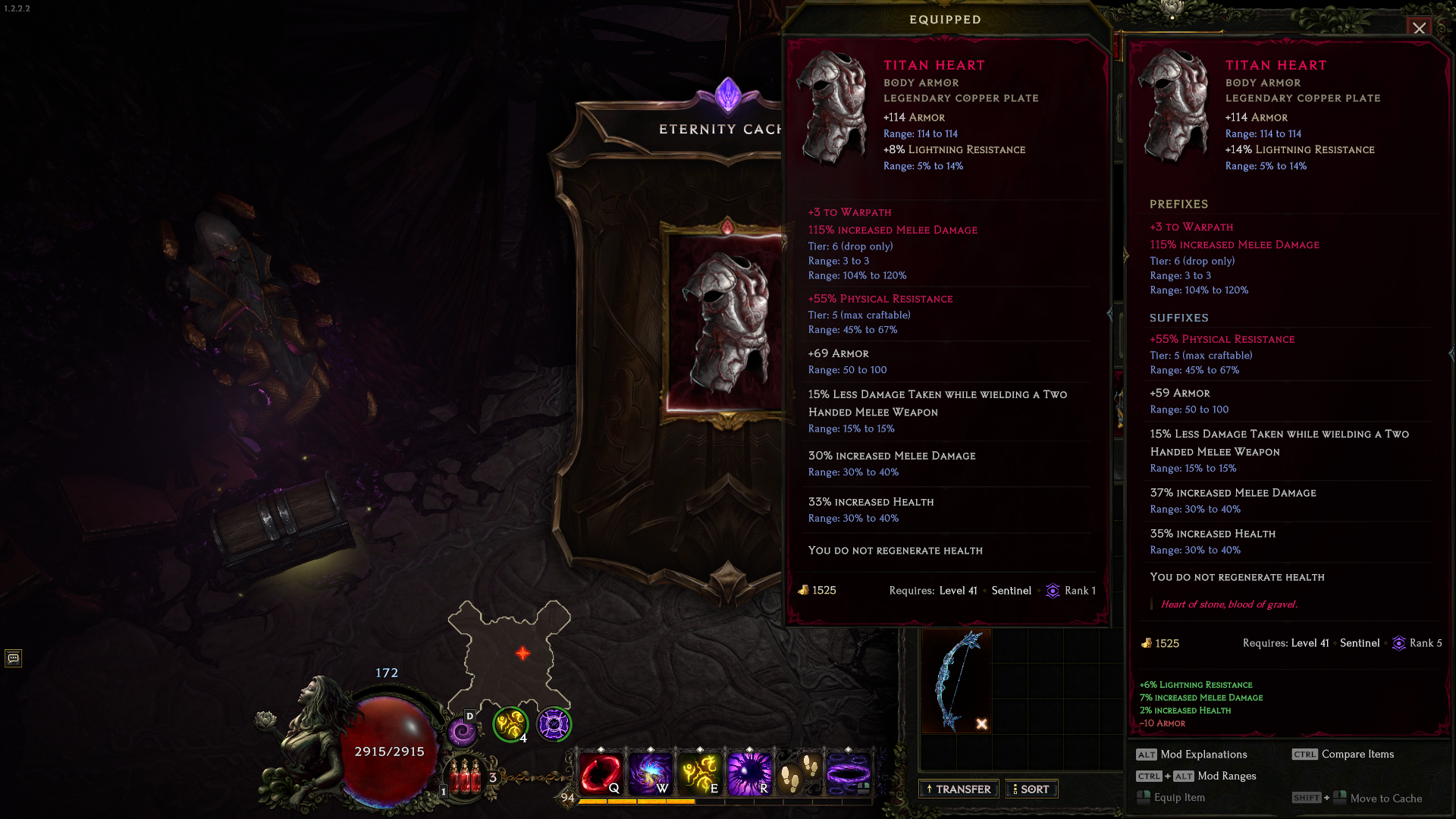Trigger the purple void eye skill on R

pyautogui.click(x=749, y=773)
